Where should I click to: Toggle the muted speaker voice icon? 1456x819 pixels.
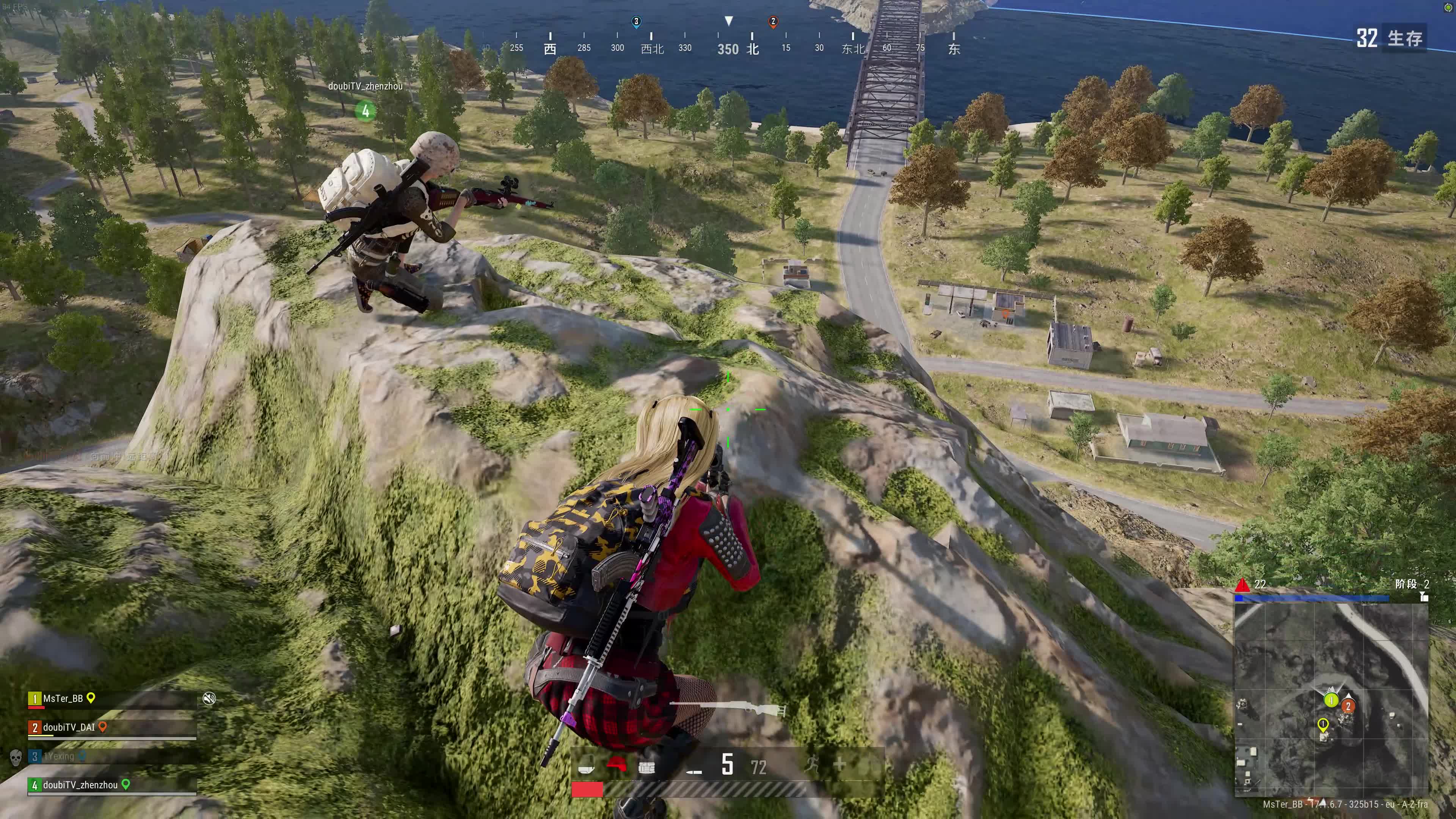209,698
